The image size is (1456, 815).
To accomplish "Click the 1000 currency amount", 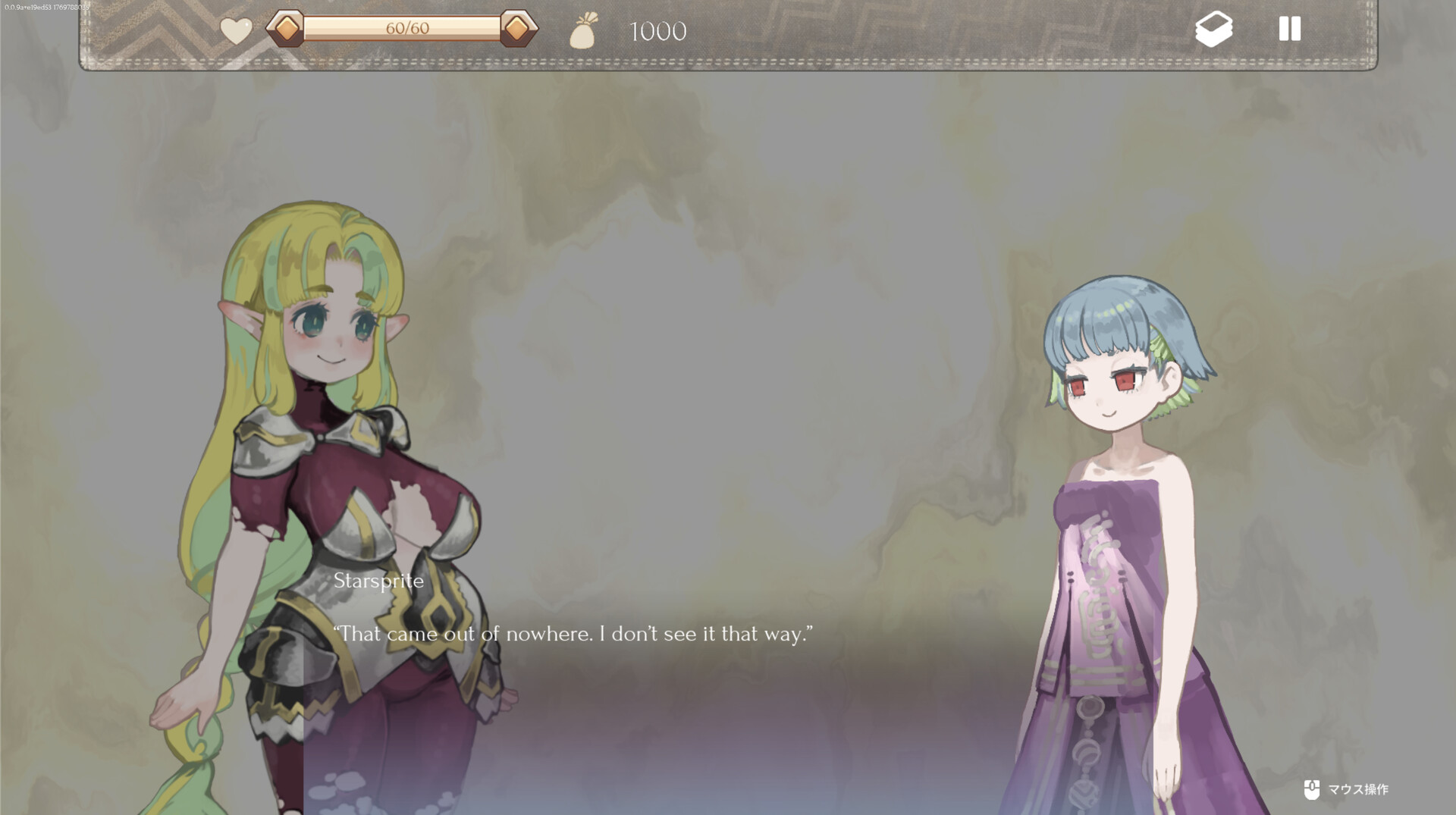I will coord(657,31).
